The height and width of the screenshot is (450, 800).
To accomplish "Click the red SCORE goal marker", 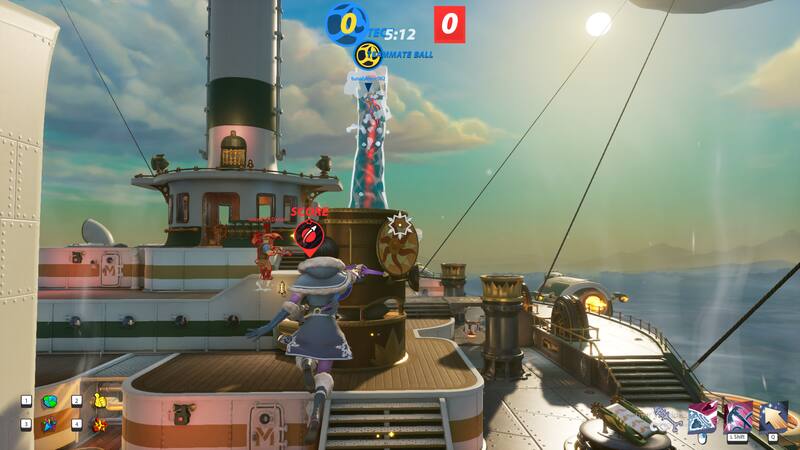I will 309,235.
